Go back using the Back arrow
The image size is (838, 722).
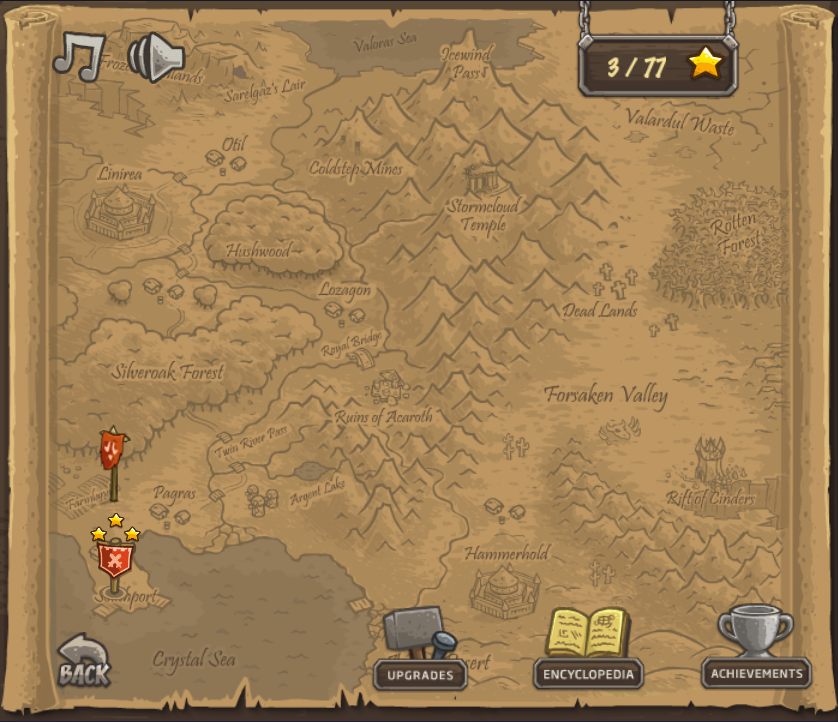click(x=82, y=663)
